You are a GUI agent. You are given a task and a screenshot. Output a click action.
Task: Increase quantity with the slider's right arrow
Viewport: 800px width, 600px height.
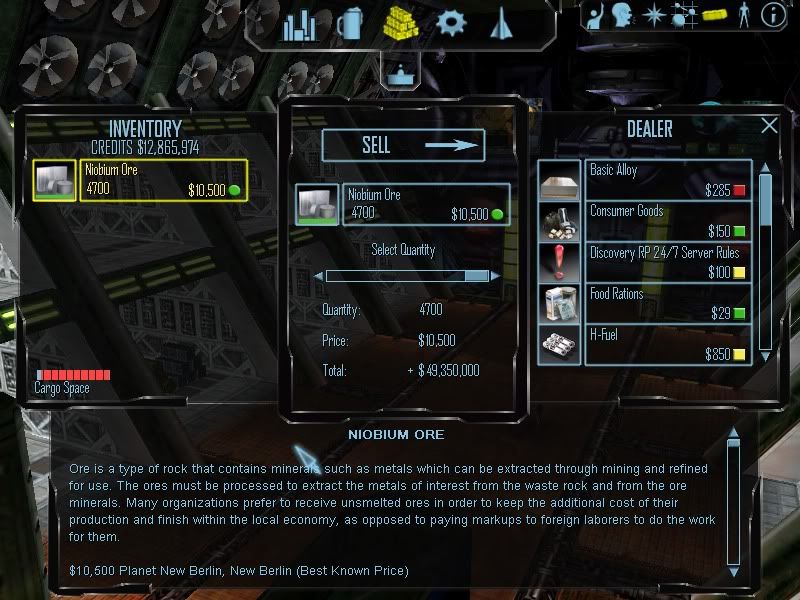point(494,275)
